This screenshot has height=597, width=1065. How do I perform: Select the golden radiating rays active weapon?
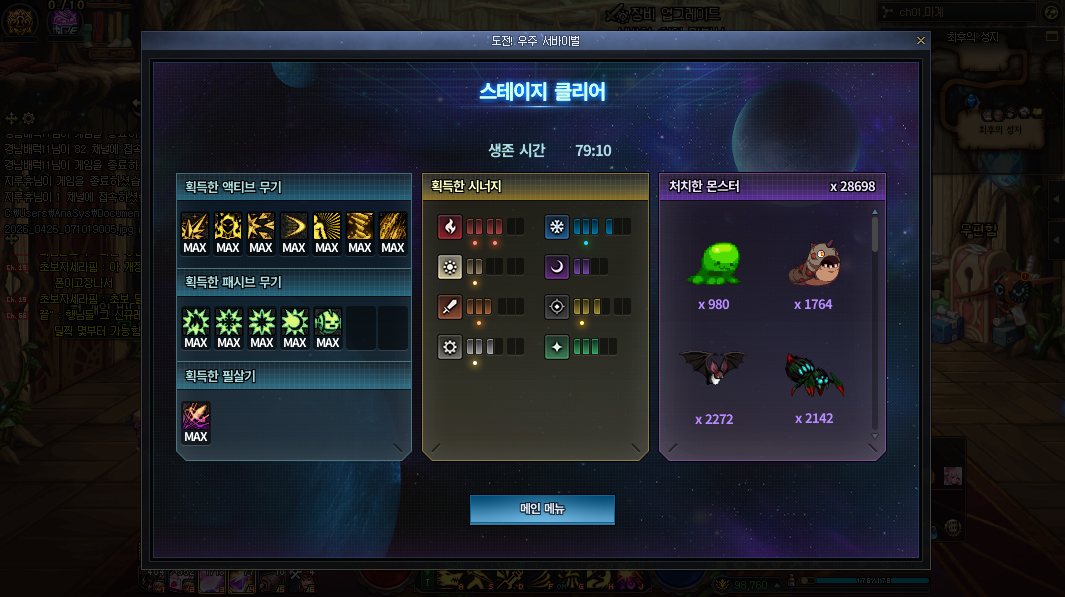327,227
